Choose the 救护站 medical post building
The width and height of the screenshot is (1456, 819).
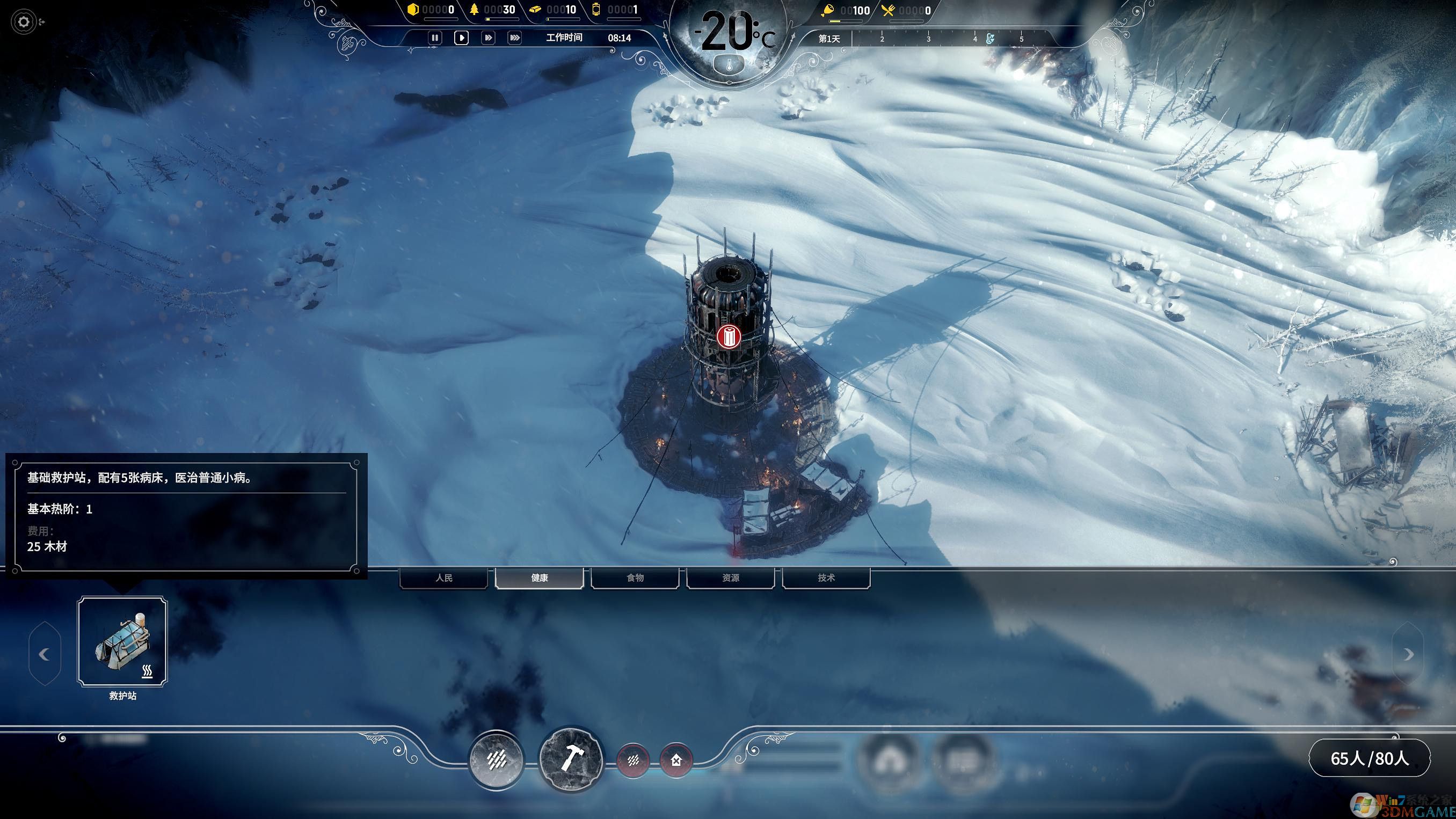point(122,641)
